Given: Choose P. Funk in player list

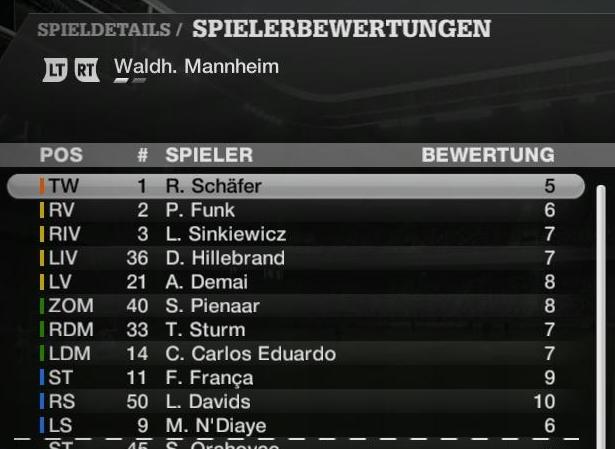Looking at the screenshot, I should [x=296, y=210].
